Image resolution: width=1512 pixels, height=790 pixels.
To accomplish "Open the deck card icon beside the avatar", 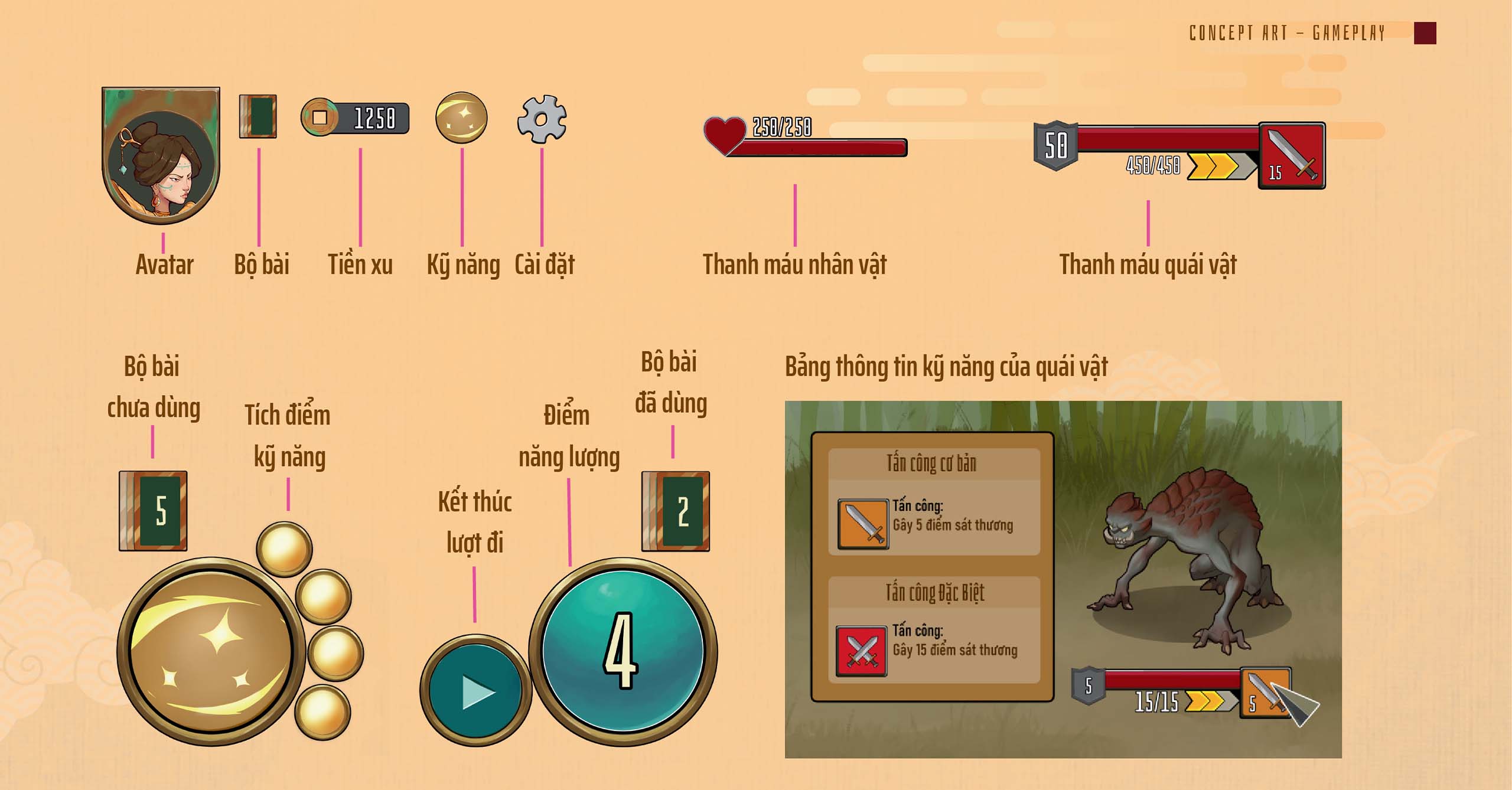I will 258,117.
